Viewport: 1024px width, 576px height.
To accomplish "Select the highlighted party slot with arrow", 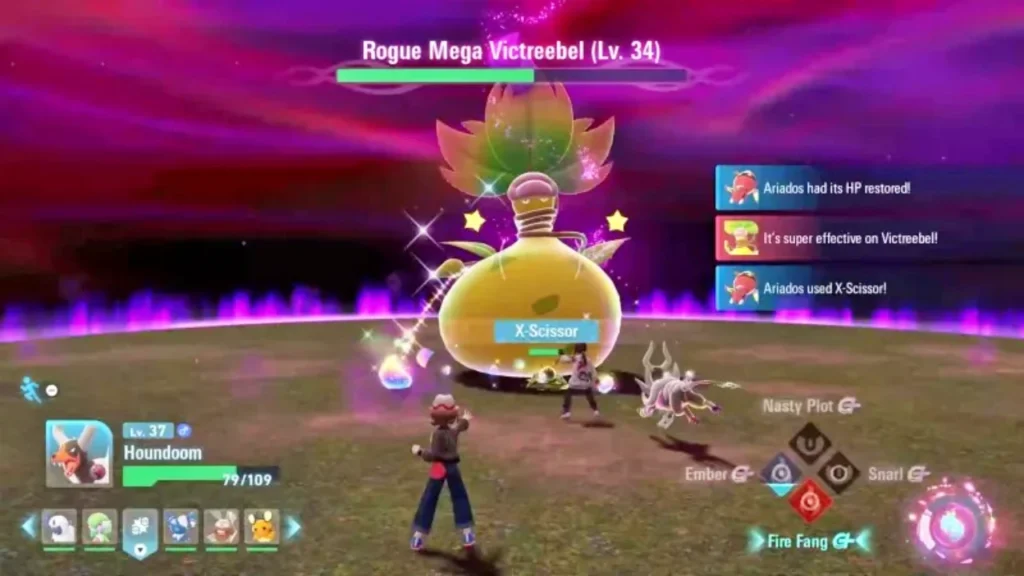I will (x=140, y=530).
